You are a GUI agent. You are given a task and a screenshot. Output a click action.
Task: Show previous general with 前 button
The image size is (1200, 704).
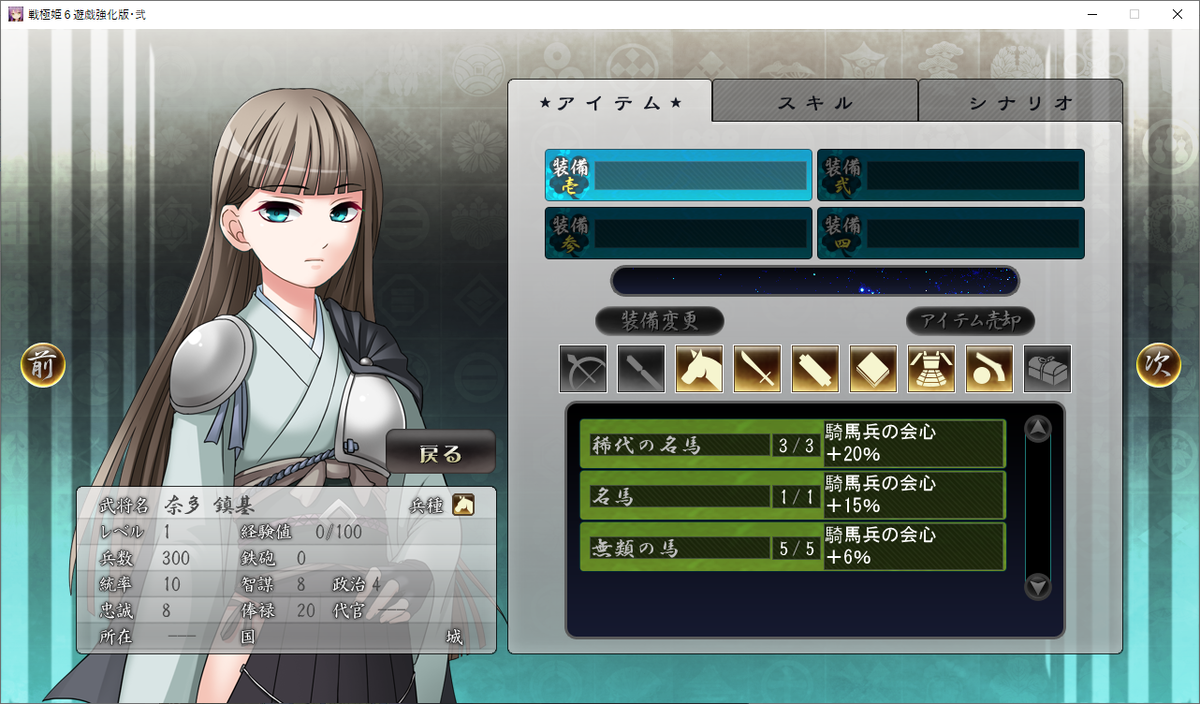[43, 366]
